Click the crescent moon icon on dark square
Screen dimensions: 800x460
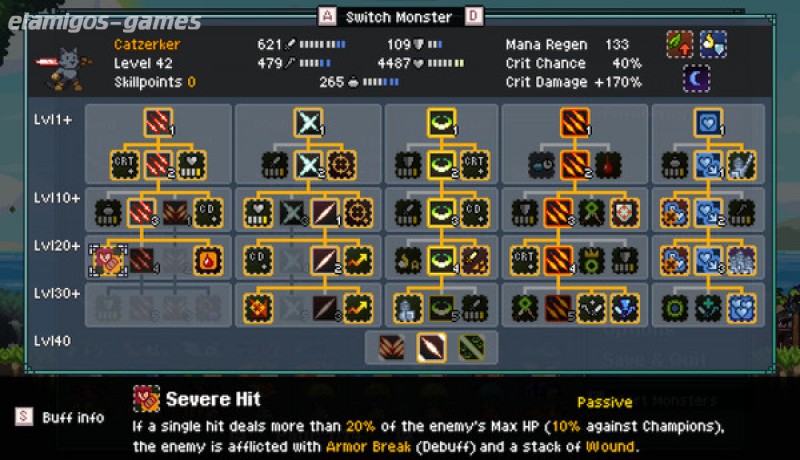[x=697, y=78]
